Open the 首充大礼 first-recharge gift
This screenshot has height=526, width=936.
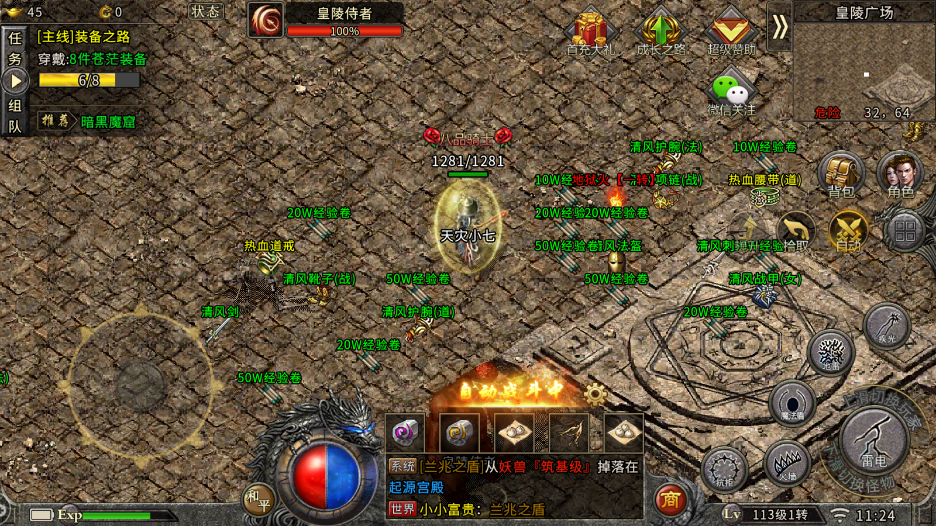pos(591,32)
